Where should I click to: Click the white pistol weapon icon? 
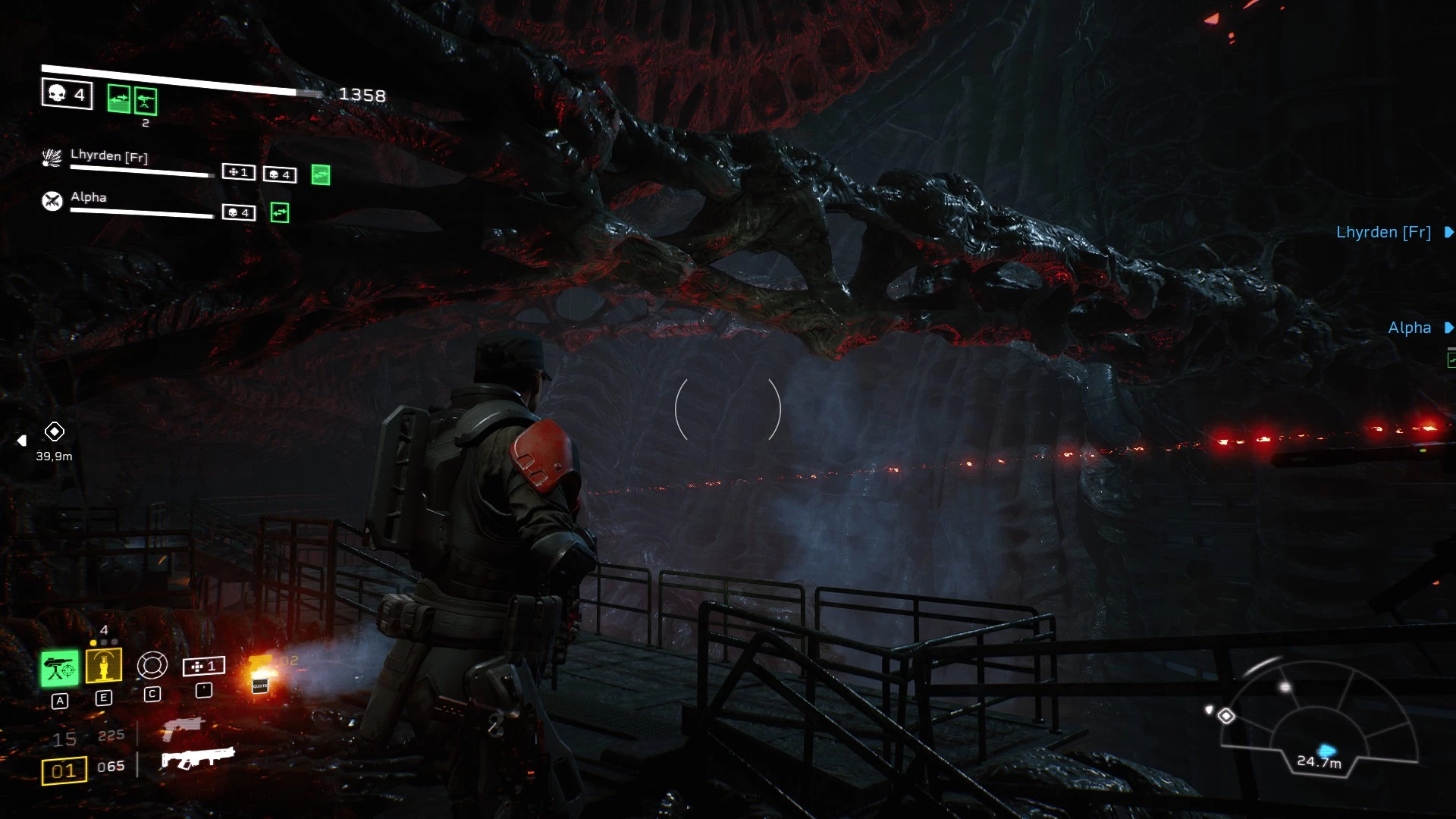185,730
